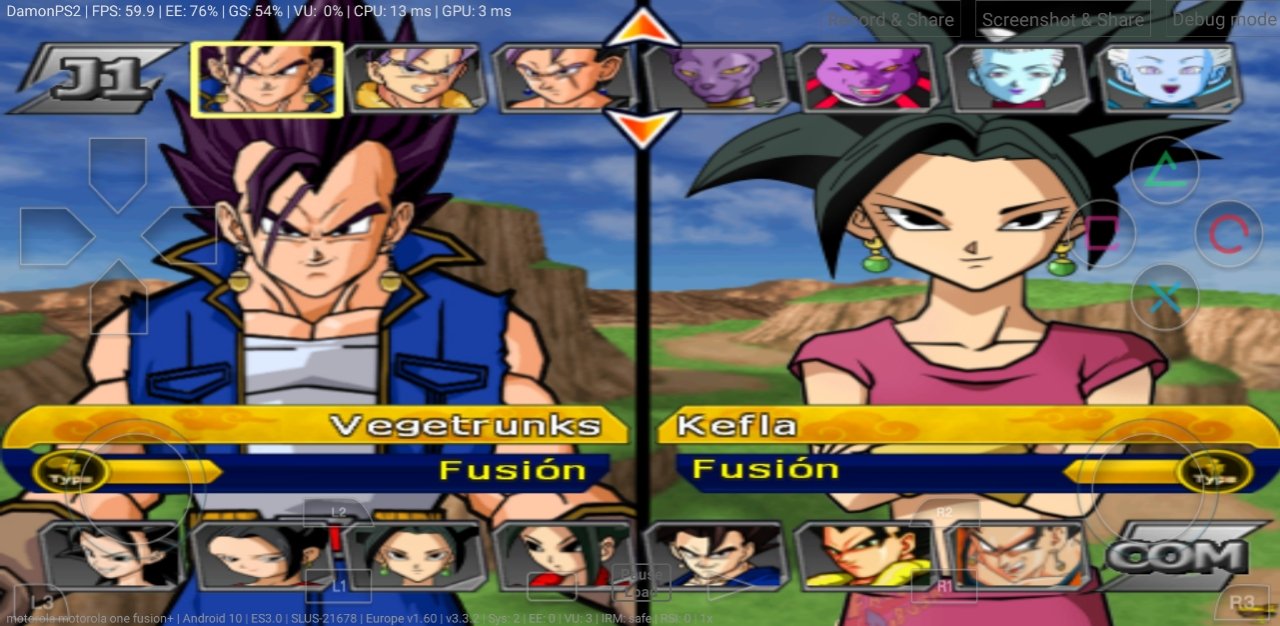Image resolution: width=1280 pixels, height=626 pixels.
Task: Select the Caulifla portrait with spiky black hair
Action: pos(110,555)
